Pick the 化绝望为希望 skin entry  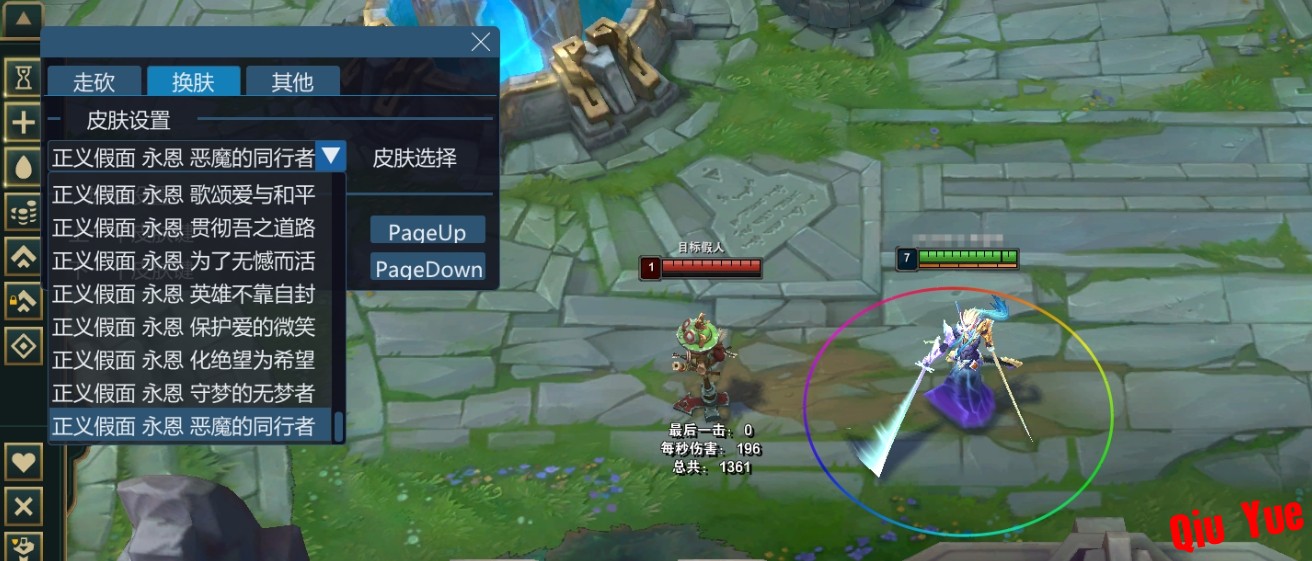click(184, 360)
